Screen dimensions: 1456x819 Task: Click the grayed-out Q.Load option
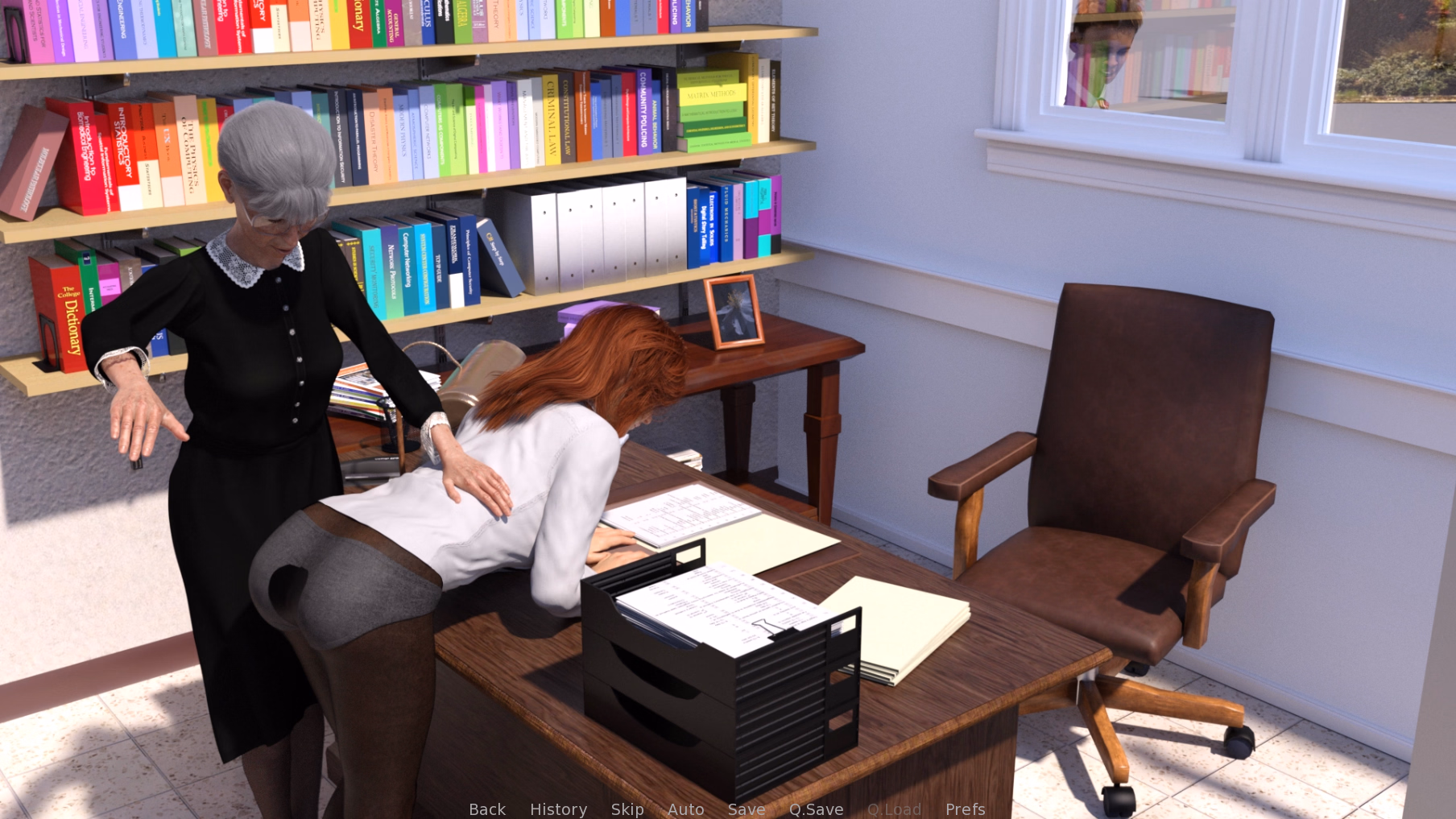(895, 809)
